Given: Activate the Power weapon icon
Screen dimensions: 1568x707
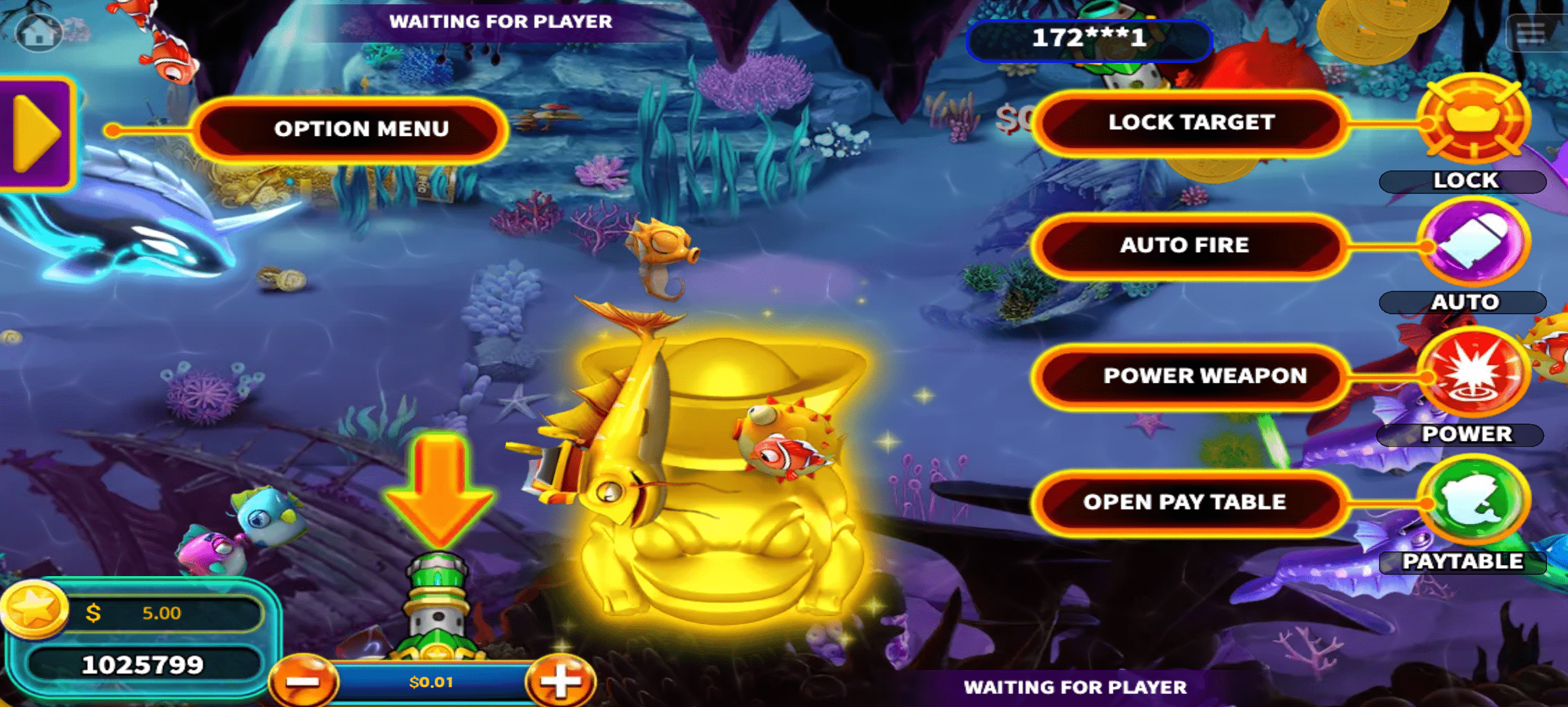Looking at the screenshot, I should coord(1474,374).
